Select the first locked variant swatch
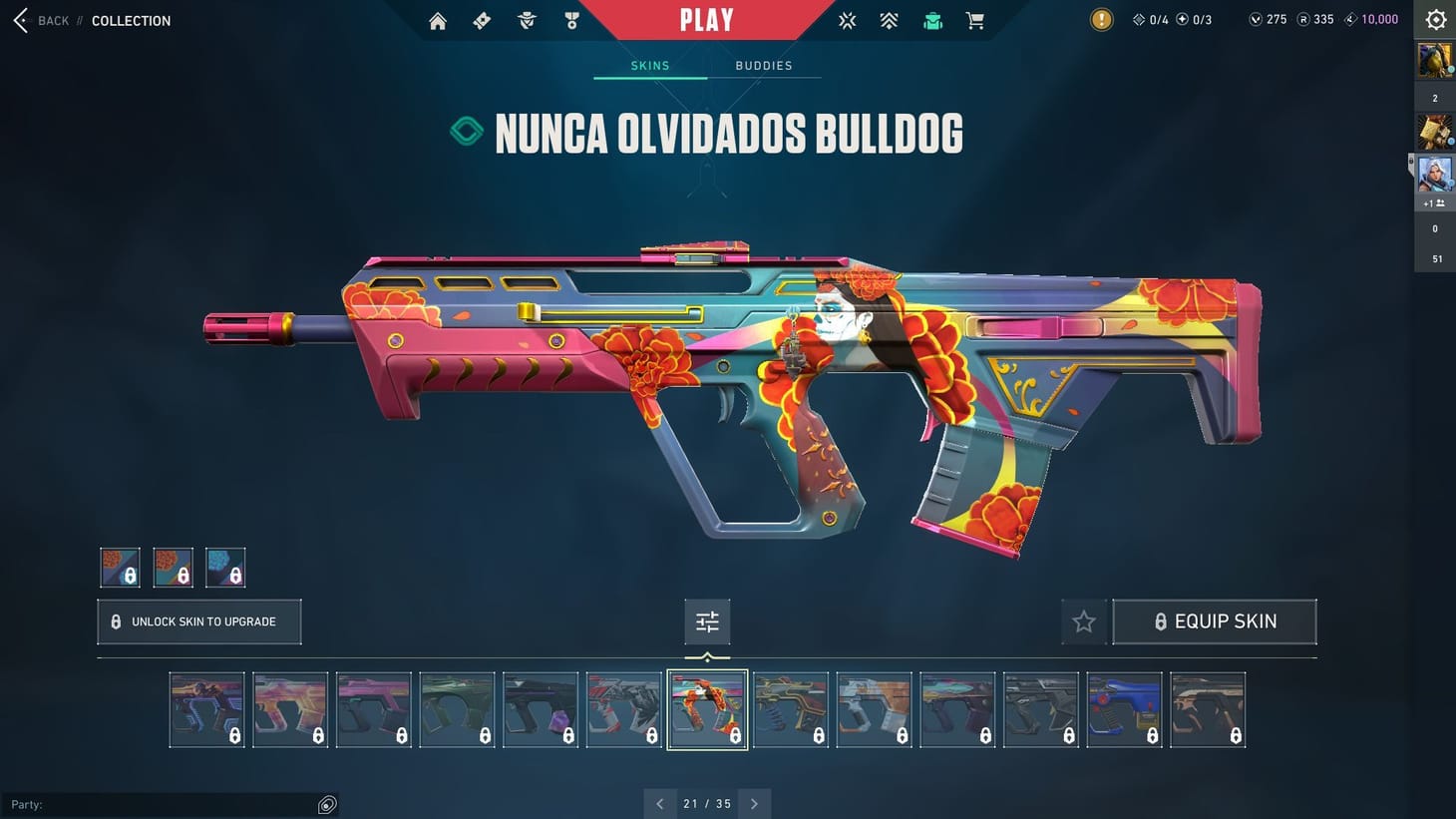This screenshot has height=819, width=1456. coord(119,566)
